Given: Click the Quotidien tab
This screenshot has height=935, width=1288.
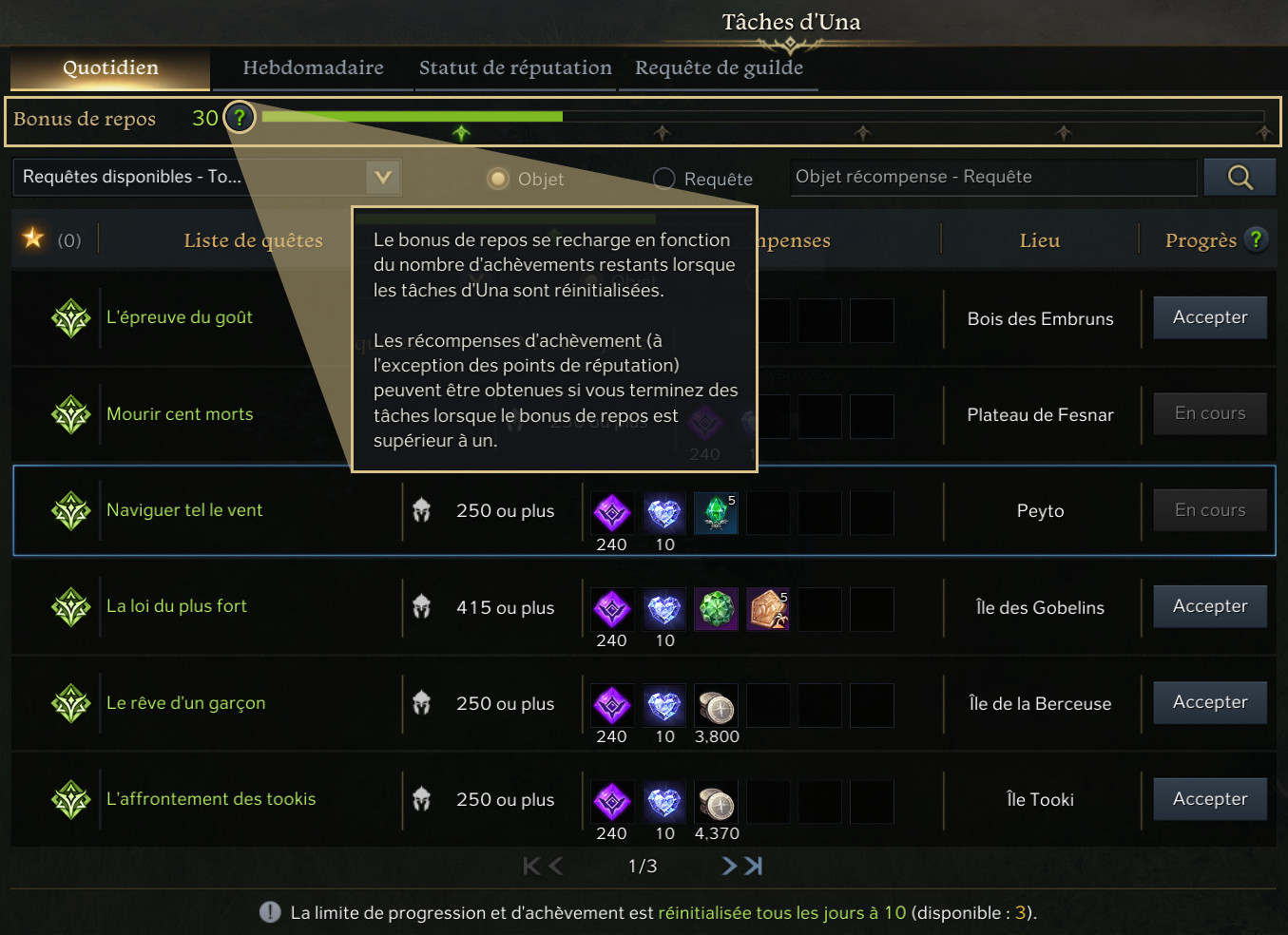Looking at the screenshot, I should (110, 68).
